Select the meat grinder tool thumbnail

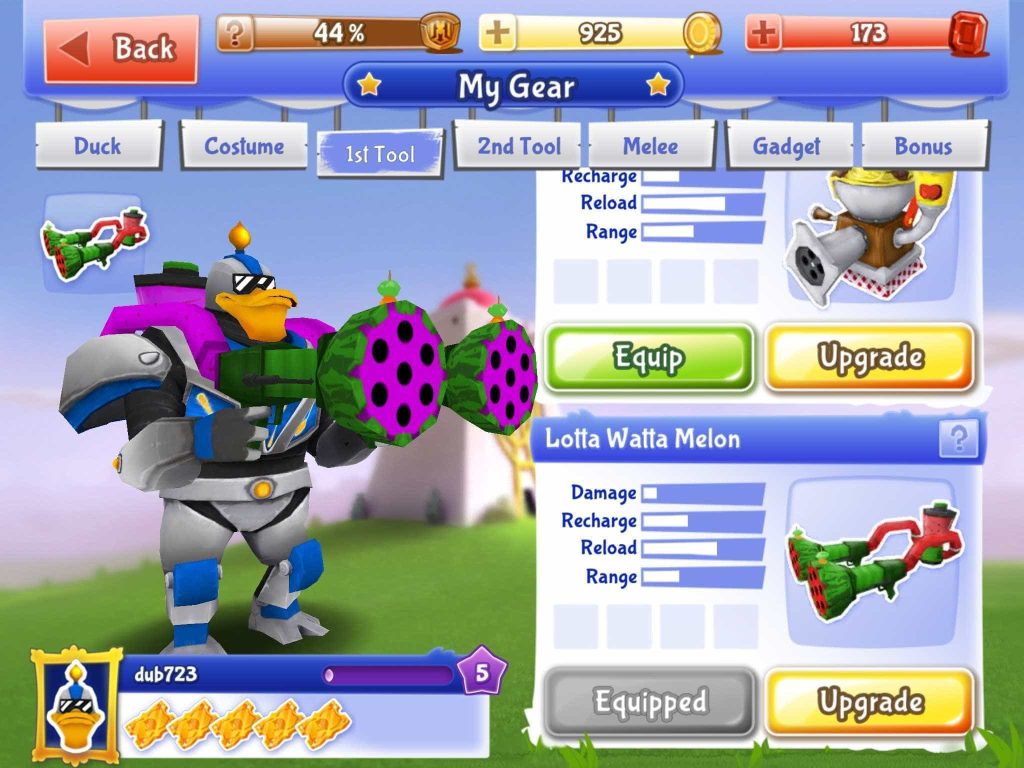click(x=866, y=237)
